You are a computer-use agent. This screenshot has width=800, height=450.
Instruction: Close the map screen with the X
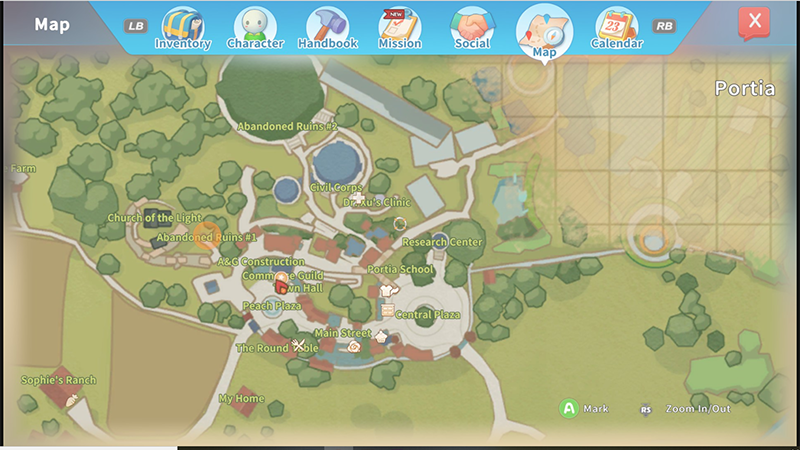753,23
